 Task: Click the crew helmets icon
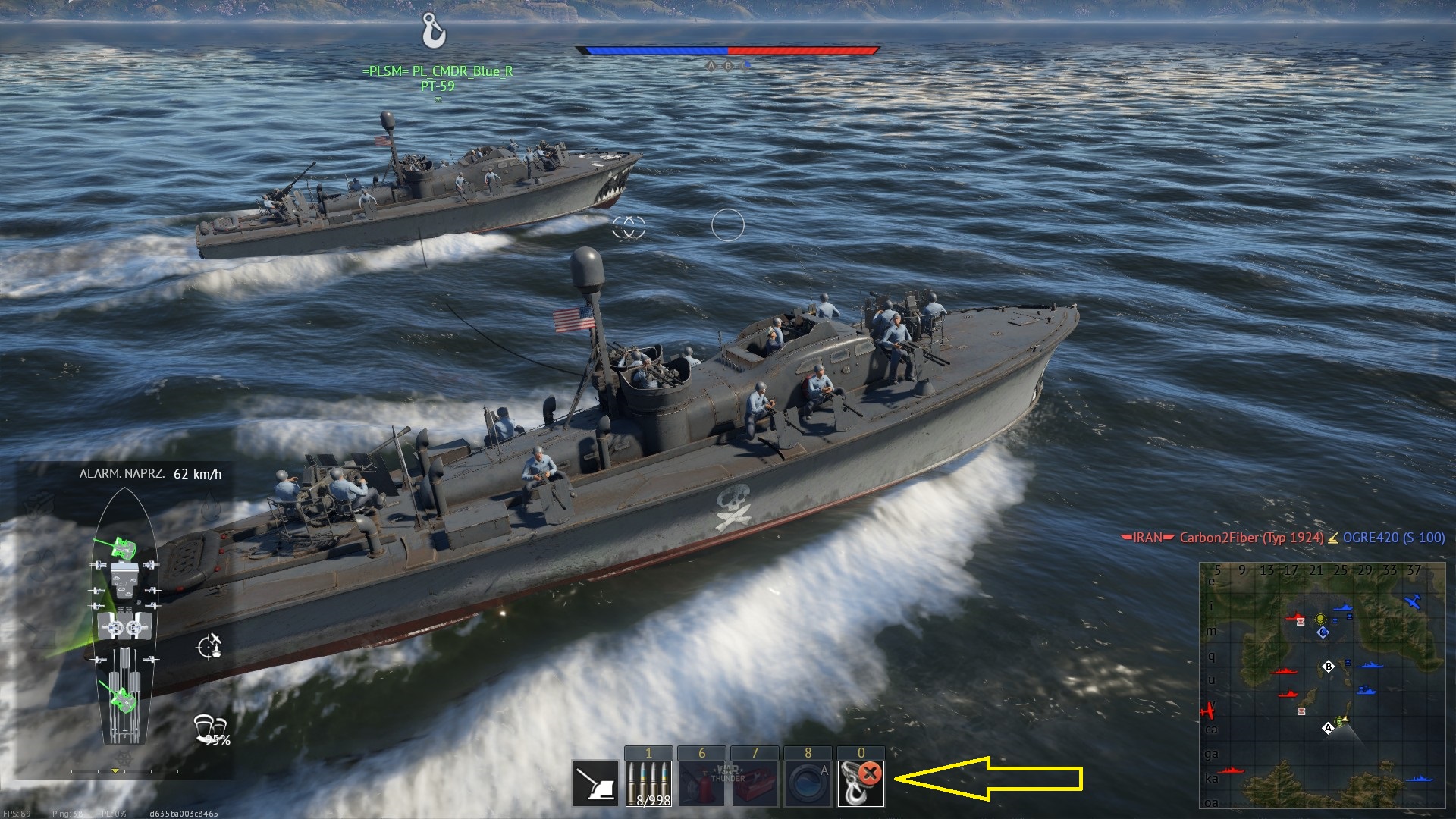210,729
